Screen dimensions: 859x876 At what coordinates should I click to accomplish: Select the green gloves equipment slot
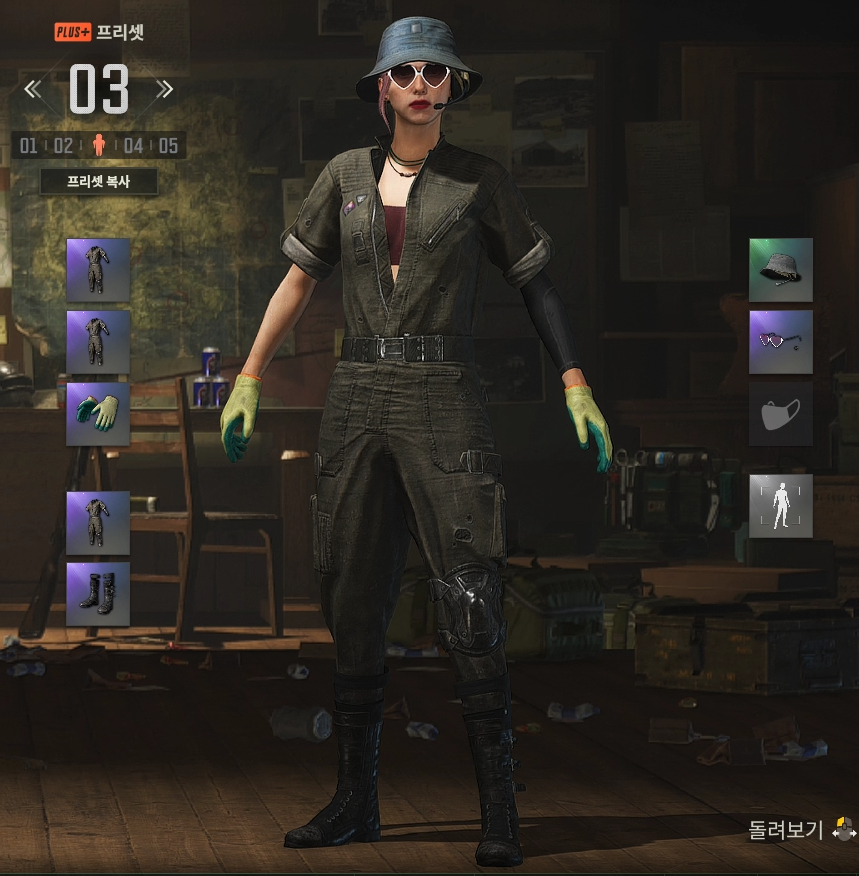(x=98, y=414)
